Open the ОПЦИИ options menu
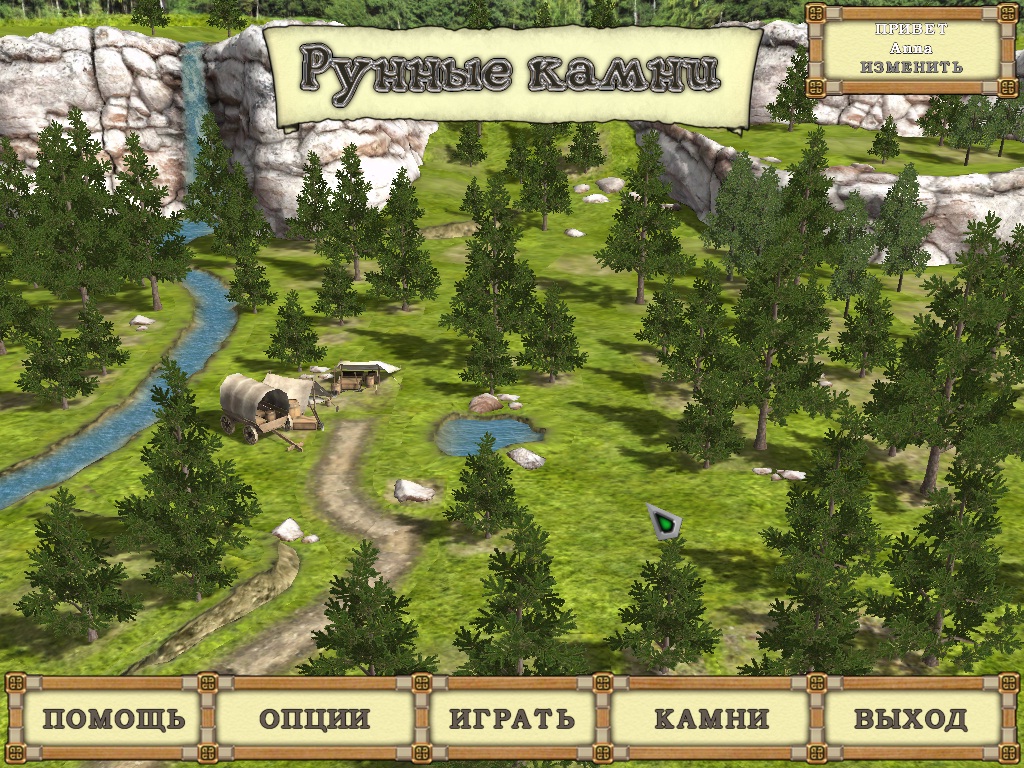The height and width of the screenshot is (768, 1024). pos(314,718)
